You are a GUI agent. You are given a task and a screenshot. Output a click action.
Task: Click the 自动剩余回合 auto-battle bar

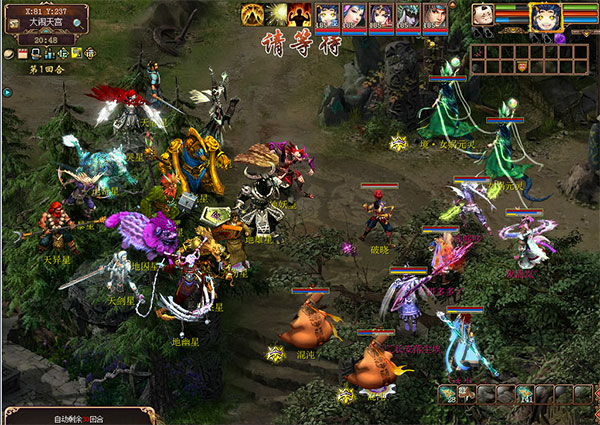80,418
